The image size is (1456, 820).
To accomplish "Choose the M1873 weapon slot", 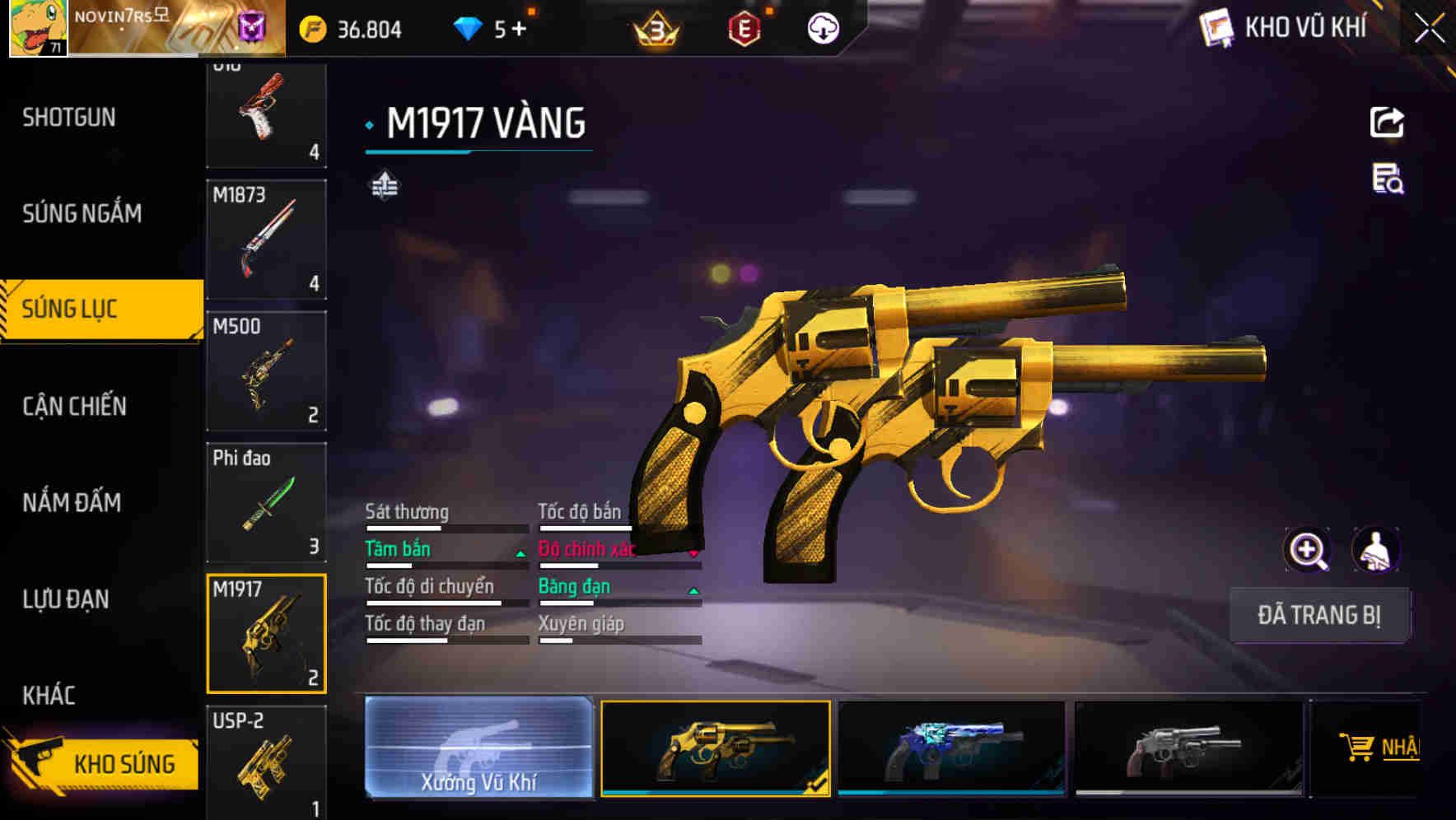I will coord(266,239).
